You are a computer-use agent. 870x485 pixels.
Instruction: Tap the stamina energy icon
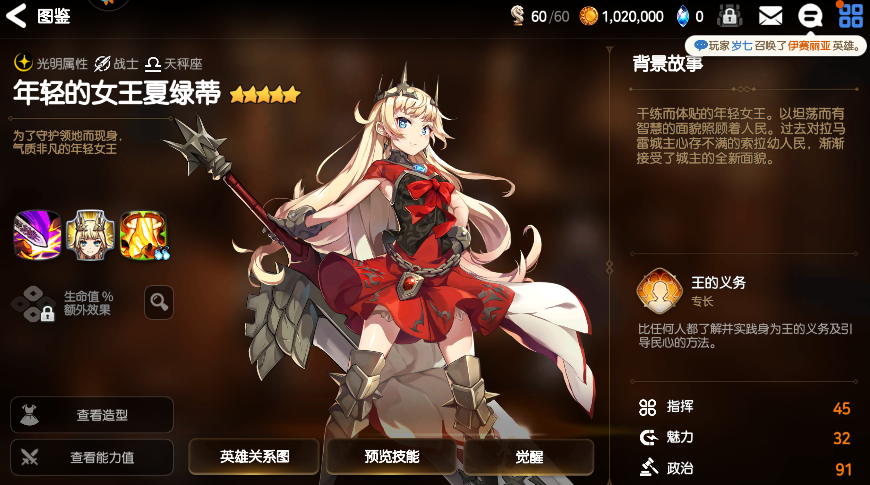tap(517, 16)
